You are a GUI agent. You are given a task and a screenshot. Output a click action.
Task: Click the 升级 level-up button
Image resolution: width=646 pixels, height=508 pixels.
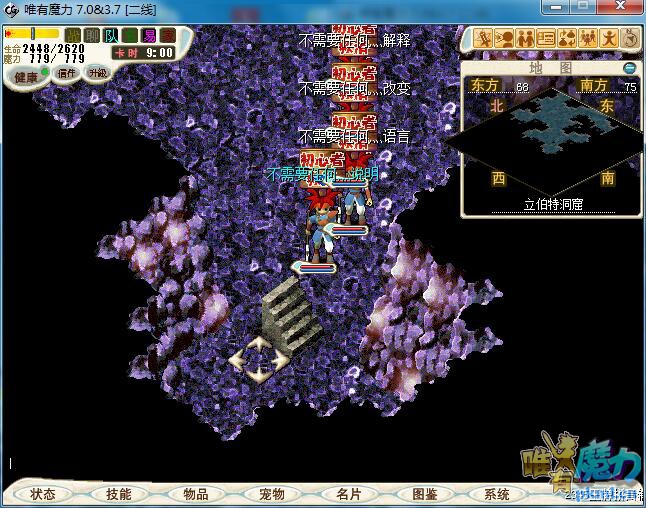pyautogui.click(x=98, y=73)
